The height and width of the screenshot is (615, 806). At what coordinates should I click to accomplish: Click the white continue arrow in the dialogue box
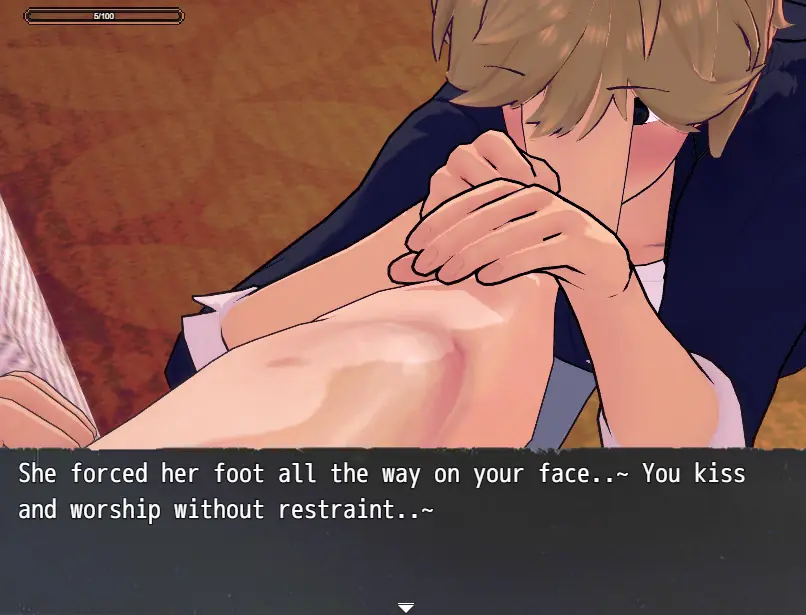(405, 607)
